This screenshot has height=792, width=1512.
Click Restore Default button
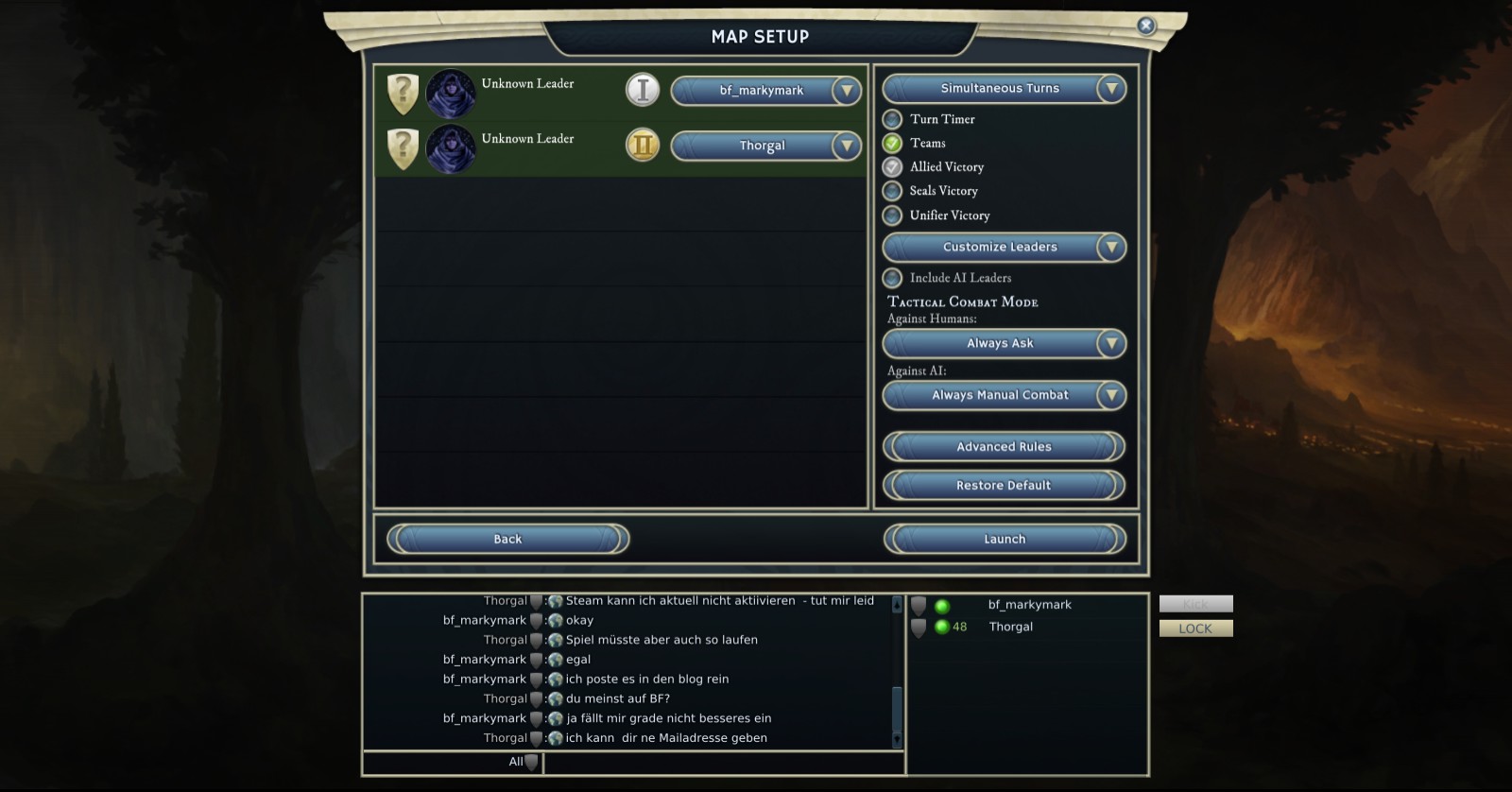(1004, 486)
